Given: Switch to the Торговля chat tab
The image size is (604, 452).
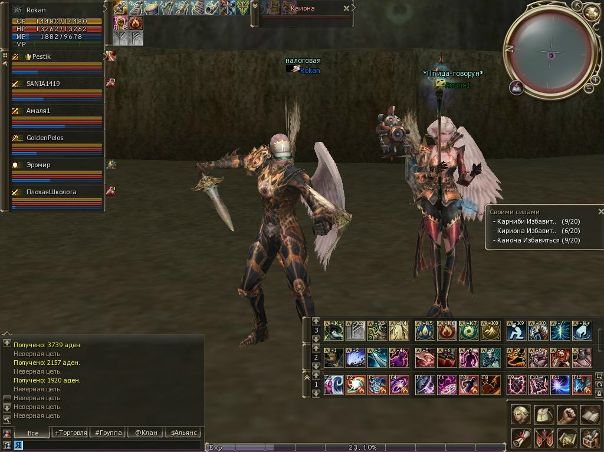Looking at the screenshot, I should pos(68,432).
